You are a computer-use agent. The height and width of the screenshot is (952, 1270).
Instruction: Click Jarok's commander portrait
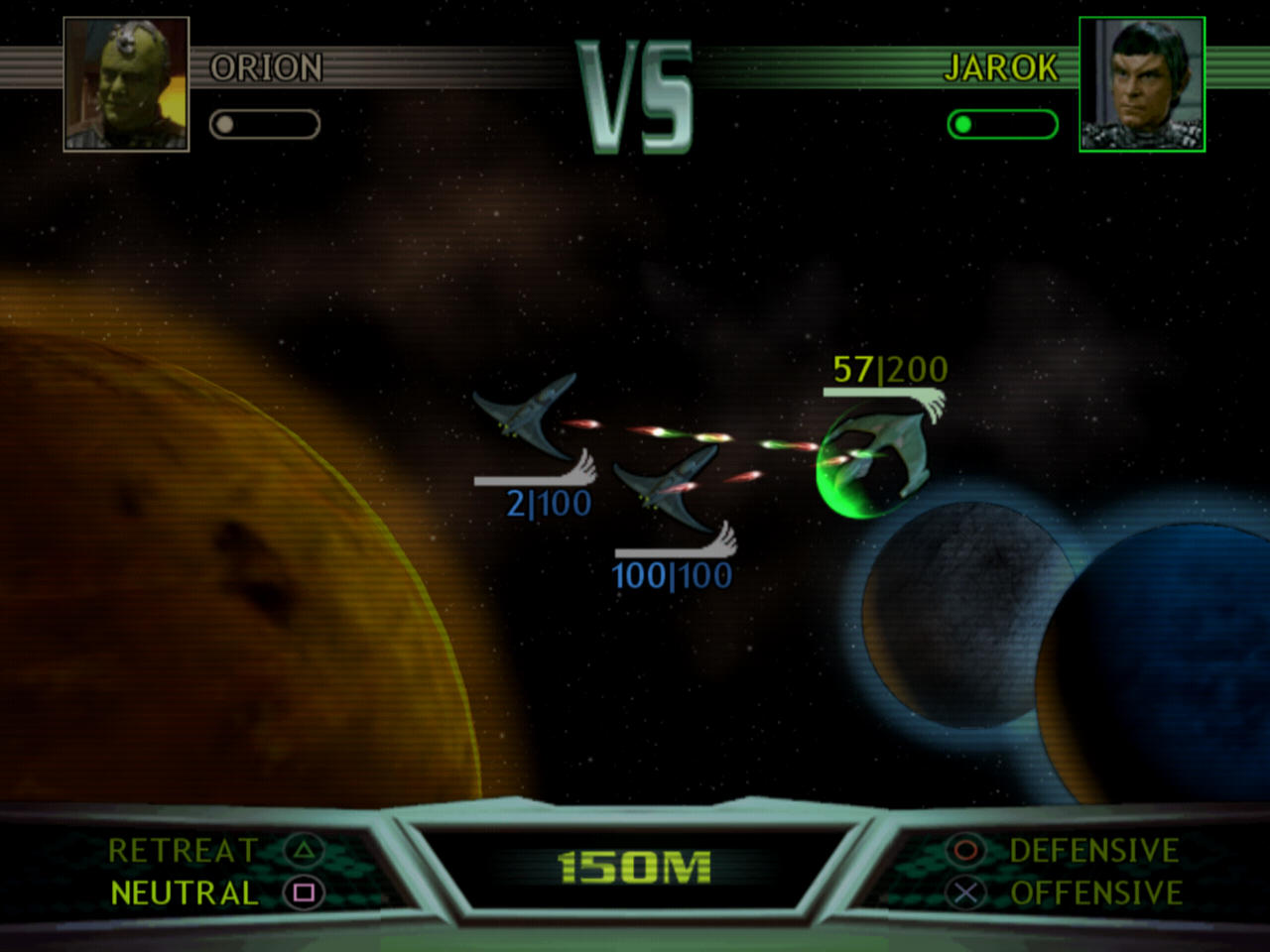click(1142, 84)
